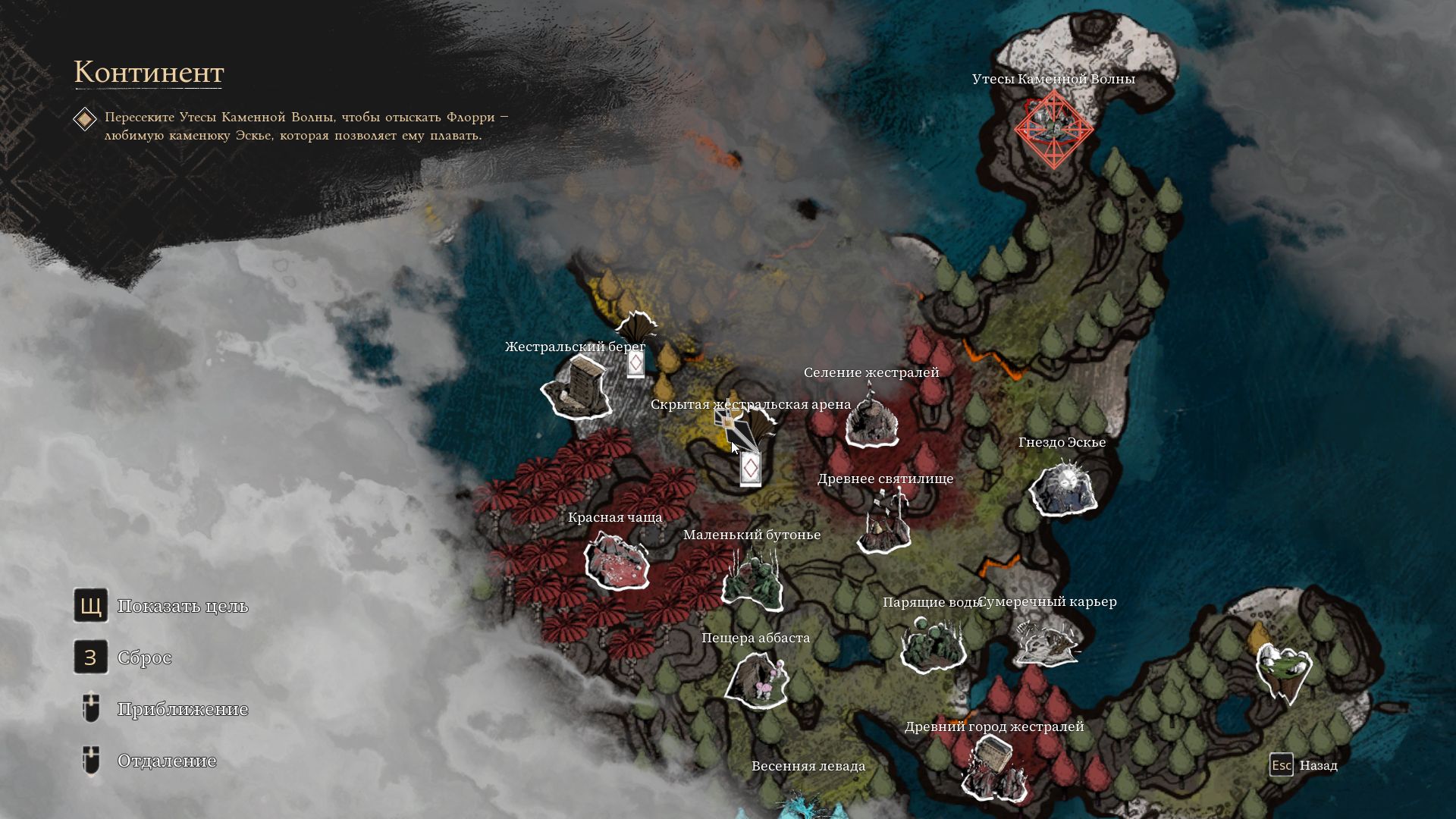1456x819 pixels.
Task: Select the Утесы Каменной Волны objective marker
Action: tap(1053, 127)
